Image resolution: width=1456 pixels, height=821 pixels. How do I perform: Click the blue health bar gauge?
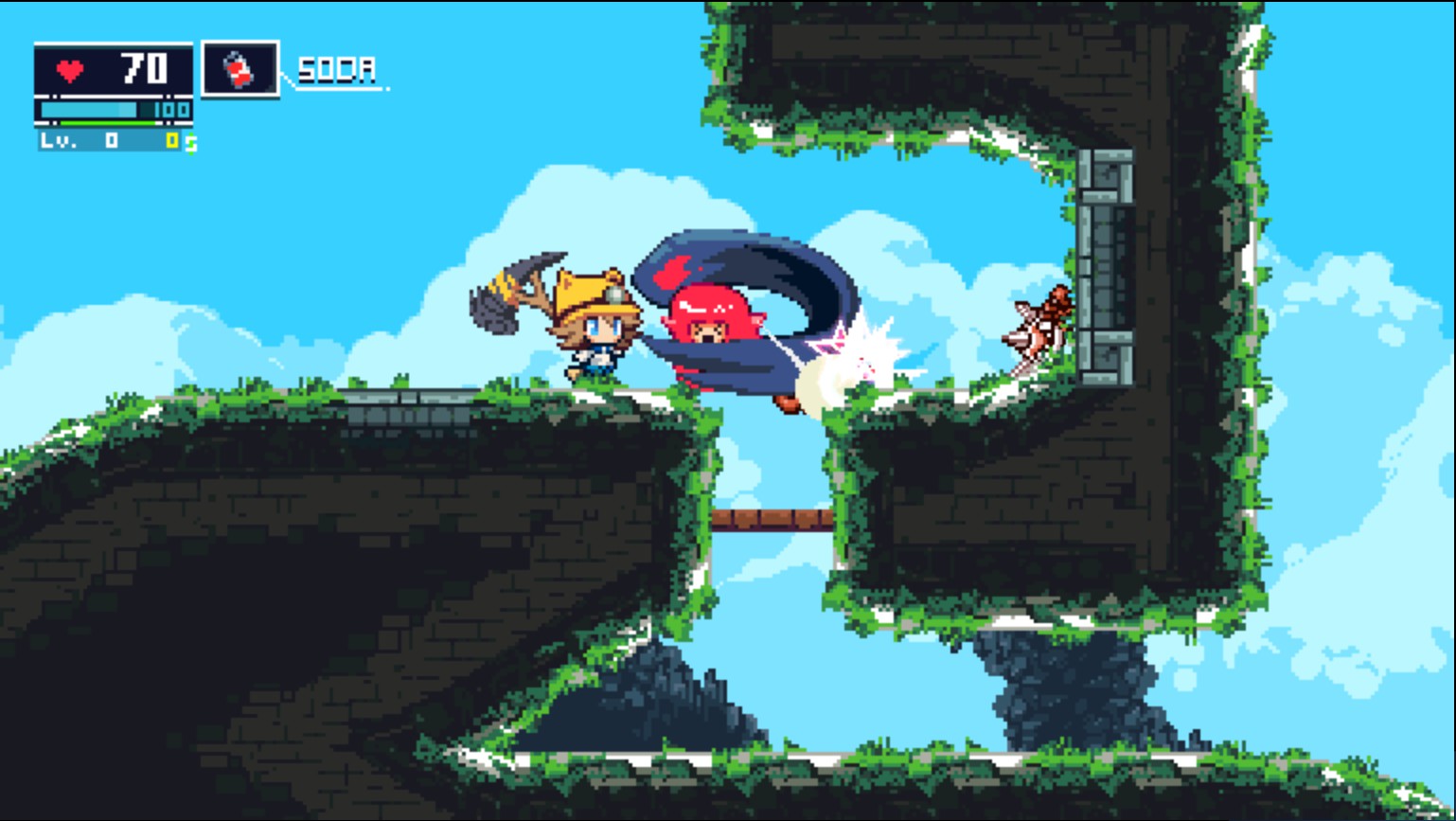click(x=88, y=110)
